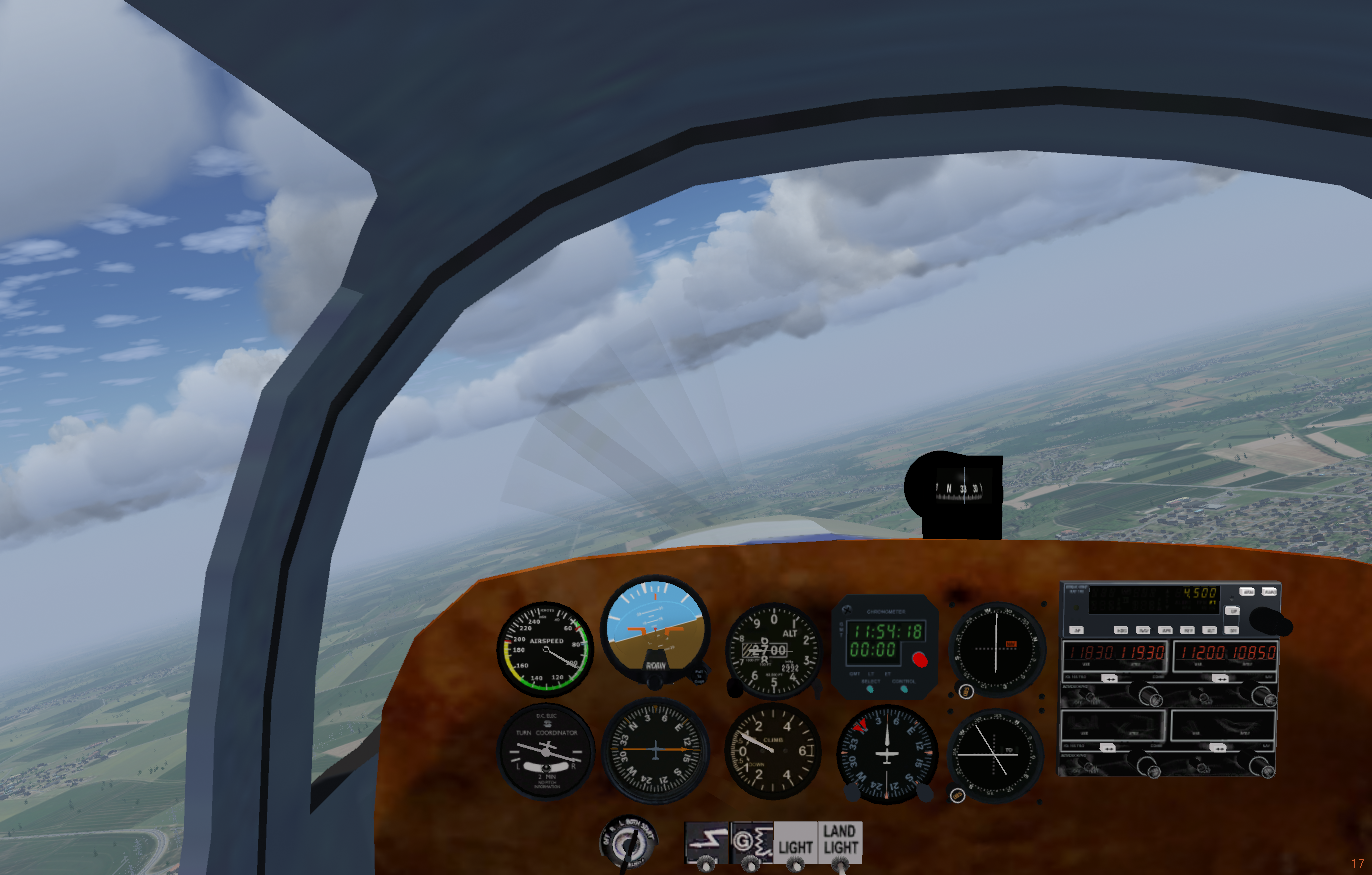Enable the autopilot APR approach button
This screenshot has width=1372, height=875.
(x=1166, y=630)
